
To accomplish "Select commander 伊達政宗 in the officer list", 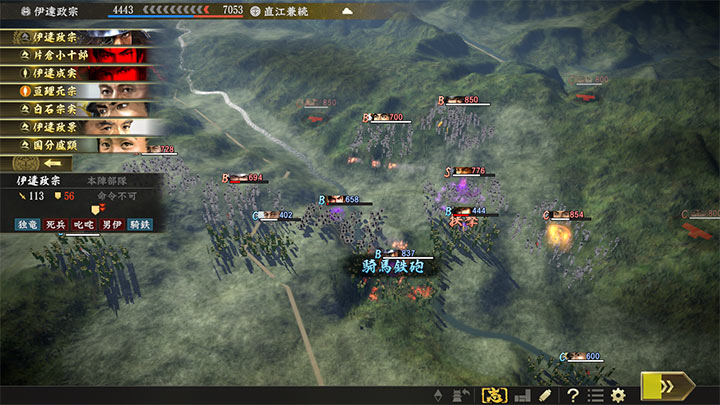I will point(82,37).
